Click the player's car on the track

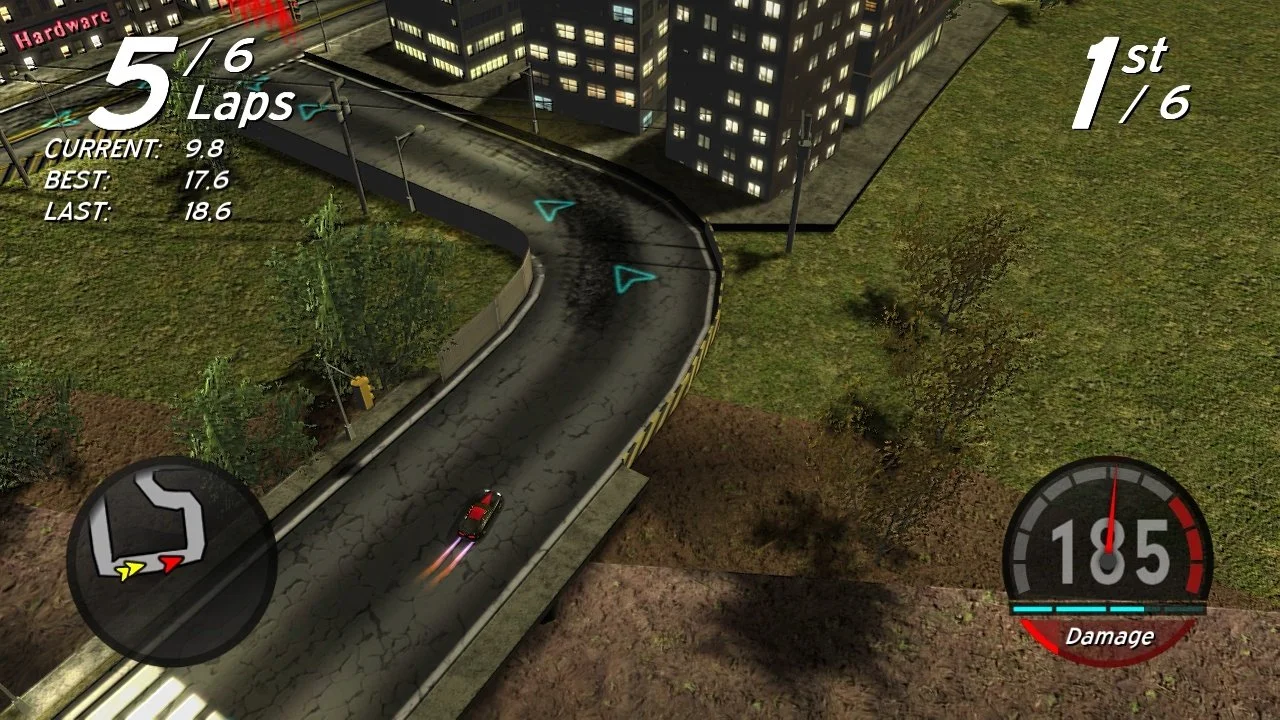click(x=481, y=513)
